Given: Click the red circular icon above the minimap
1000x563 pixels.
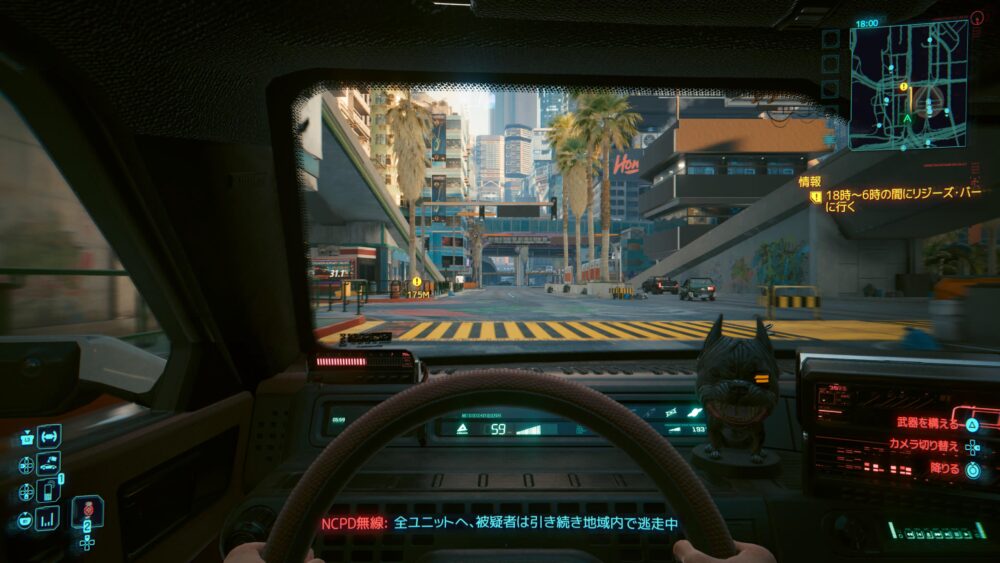Looking at the screenshot, I should point(977,18).
